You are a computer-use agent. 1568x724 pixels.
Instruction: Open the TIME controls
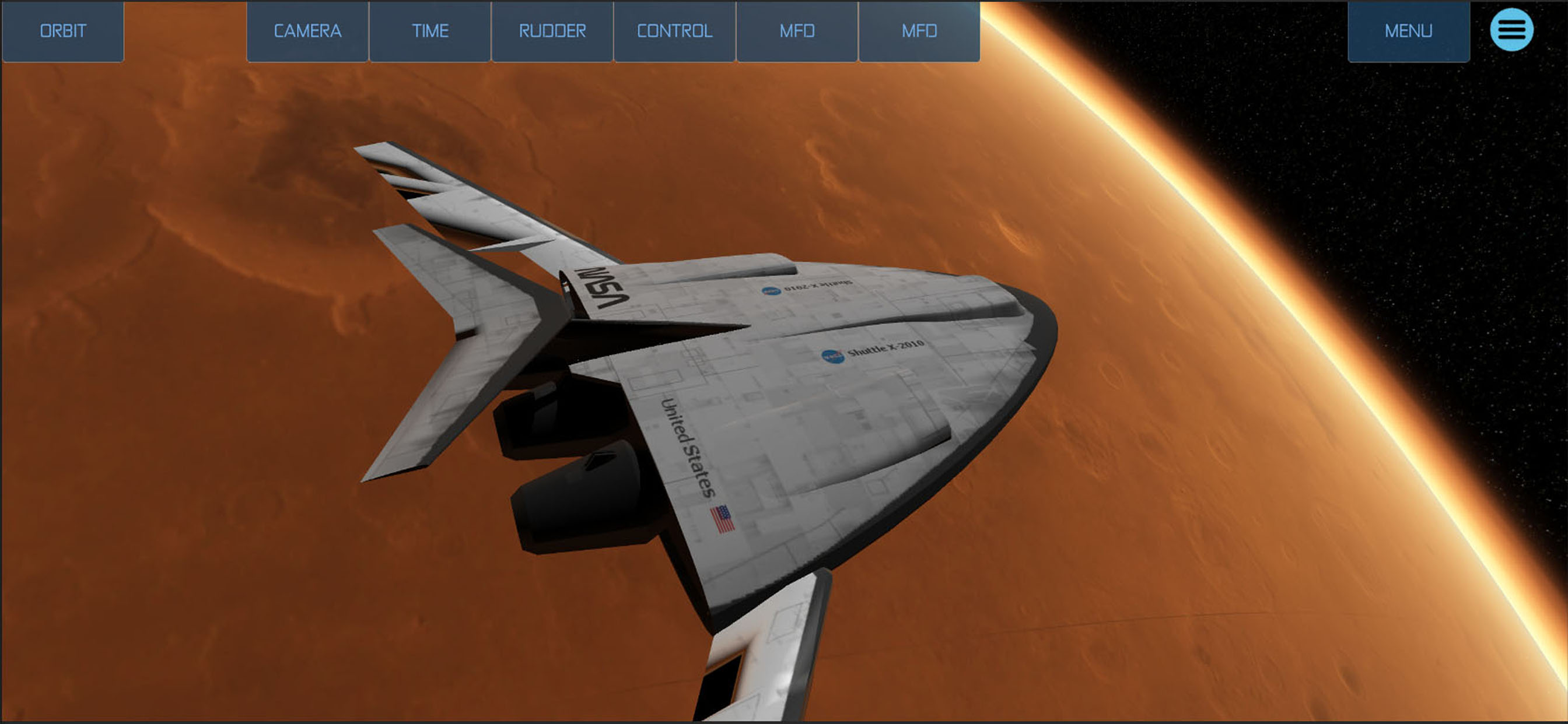(430, 31)
